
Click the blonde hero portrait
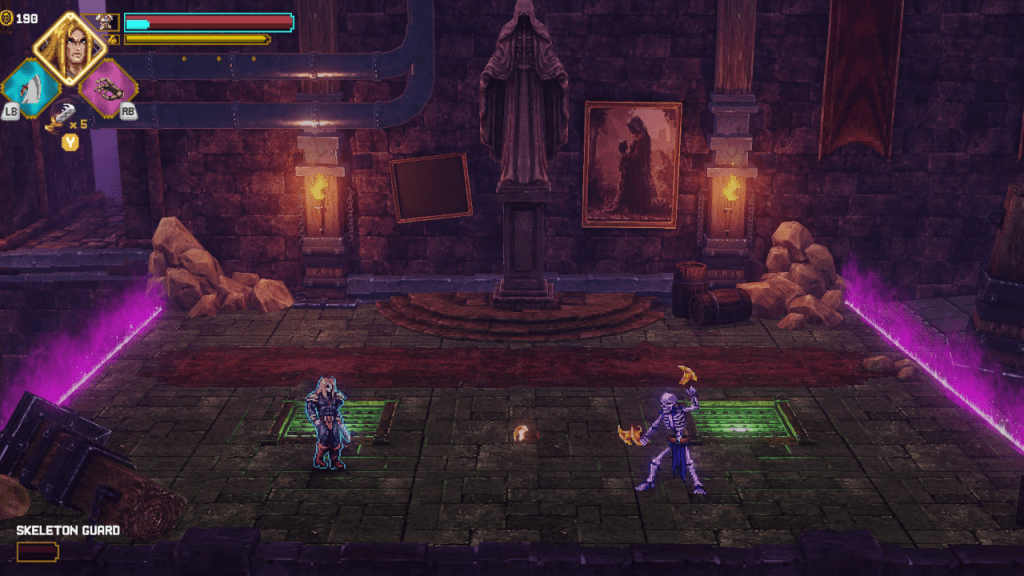pos(70,48)
